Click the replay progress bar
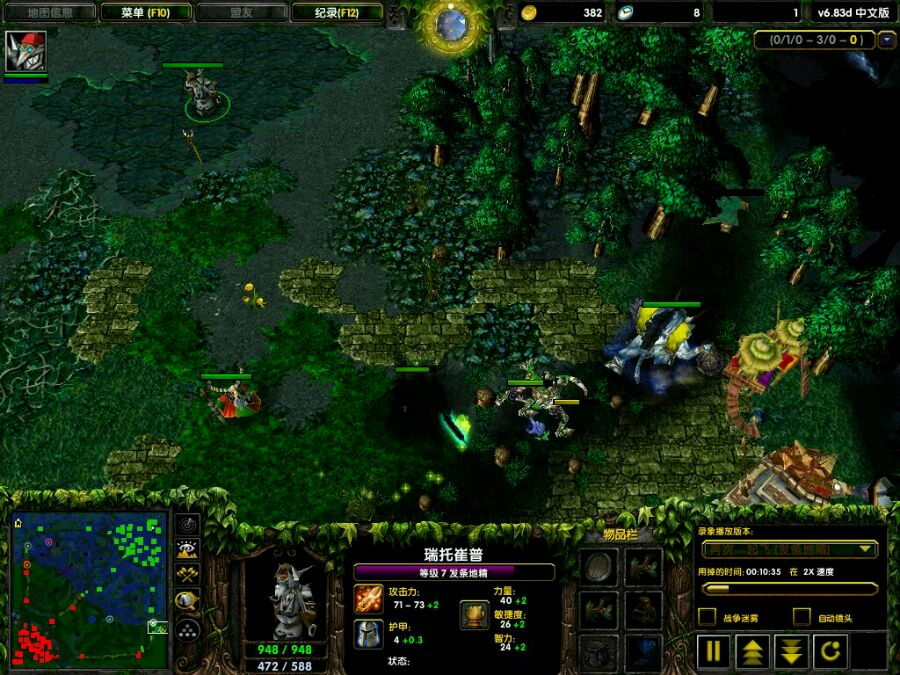This screenshot has width=900, height=675. pos(789,588)
